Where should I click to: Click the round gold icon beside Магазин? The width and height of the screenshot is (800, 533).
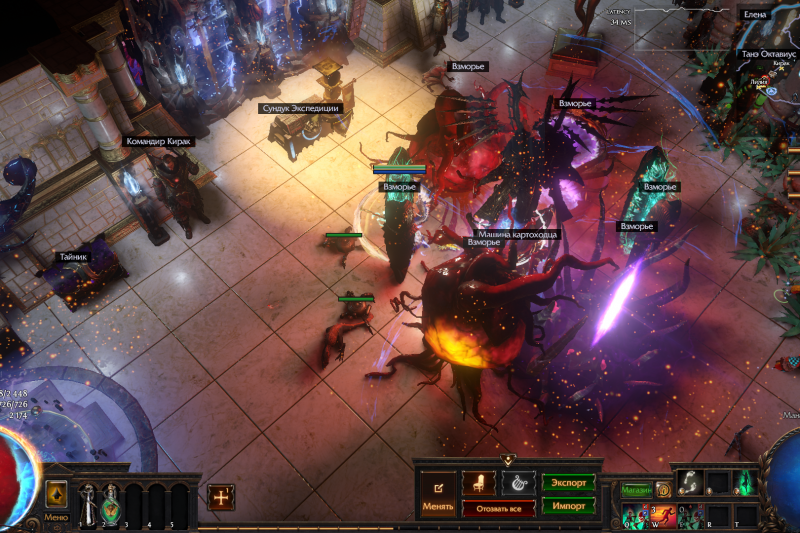click(x=662, y=490)
